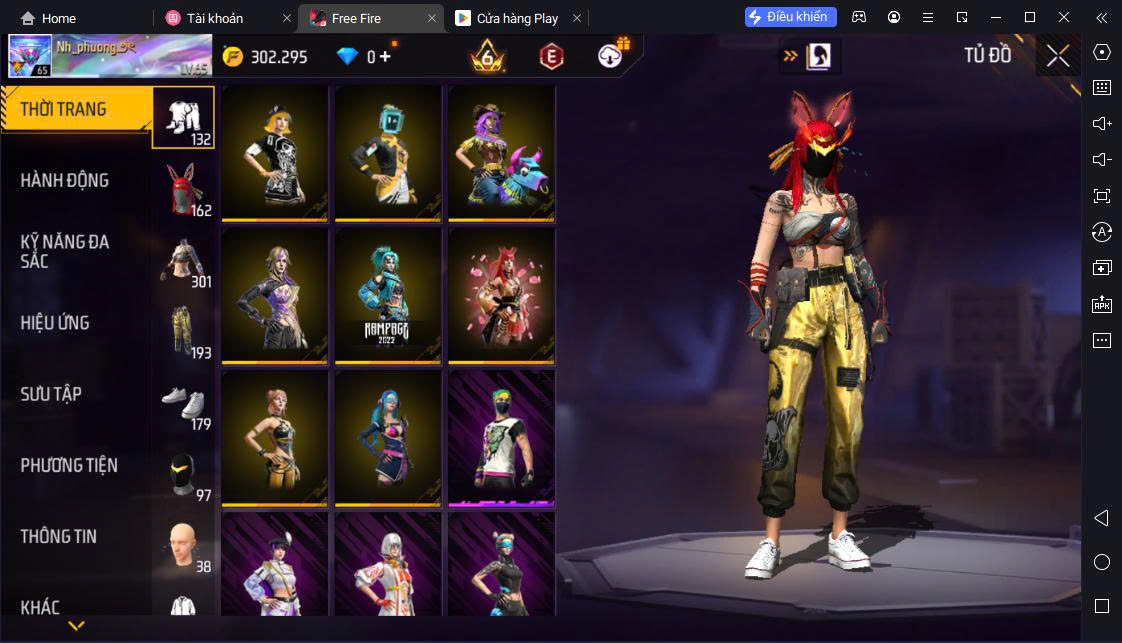
Task: Select the RAMPAGE 2022 outfit bundle
Action: pyautogui.click(x=388, y=295)
